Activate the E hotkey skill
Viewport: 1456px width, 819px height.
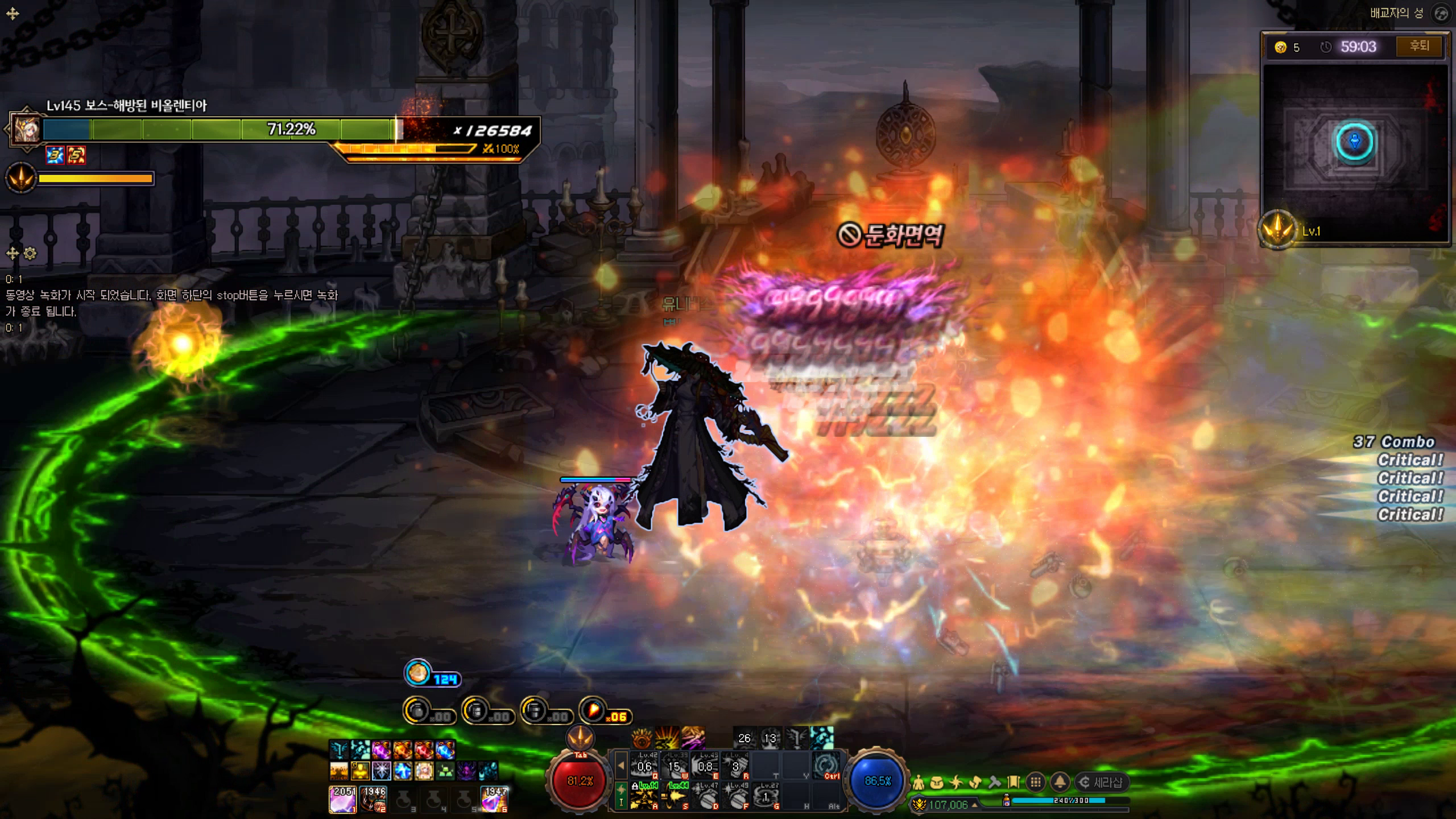(705, 766)
